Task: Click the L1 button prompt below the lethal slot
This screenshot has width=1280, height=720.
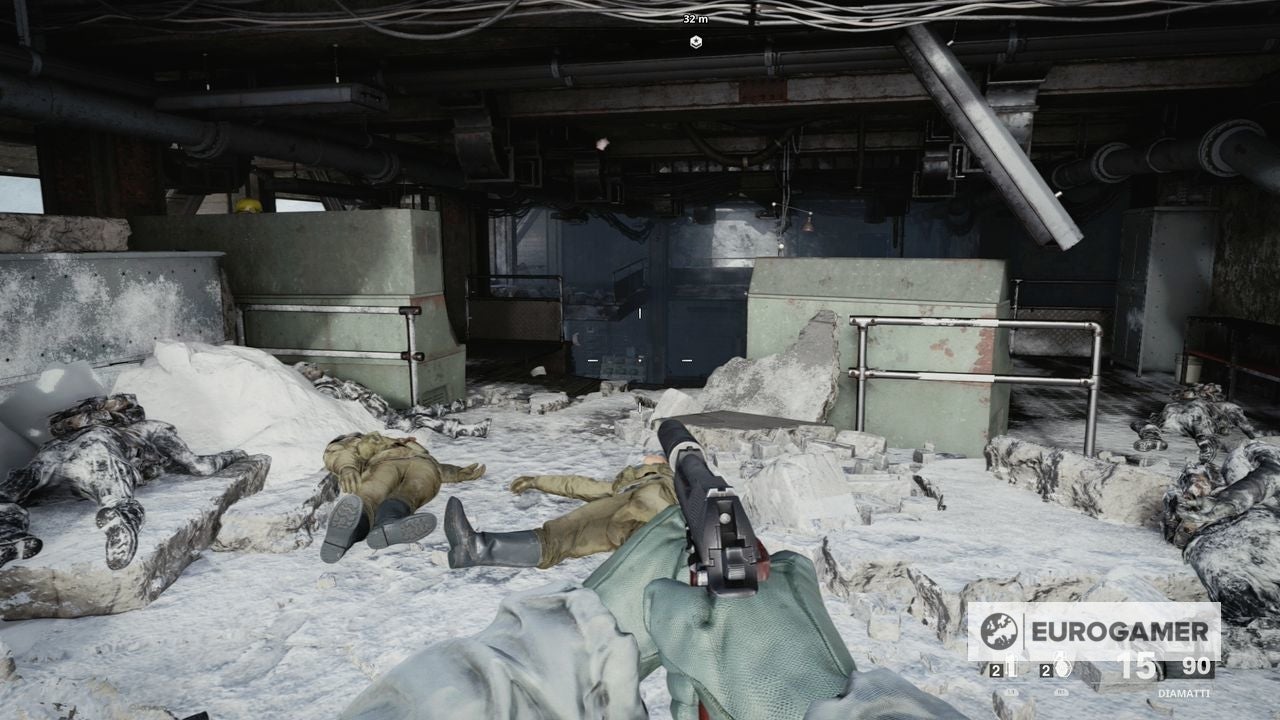Action: (x=1011, y=692)
